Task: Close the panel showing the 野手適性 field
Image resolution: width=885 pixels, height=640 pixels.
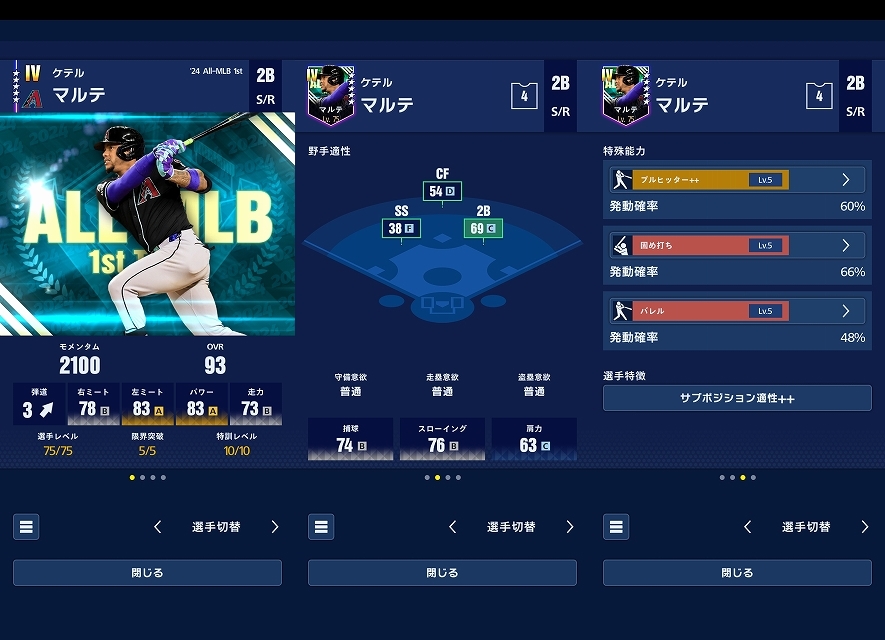Action: tap(442, 573)
